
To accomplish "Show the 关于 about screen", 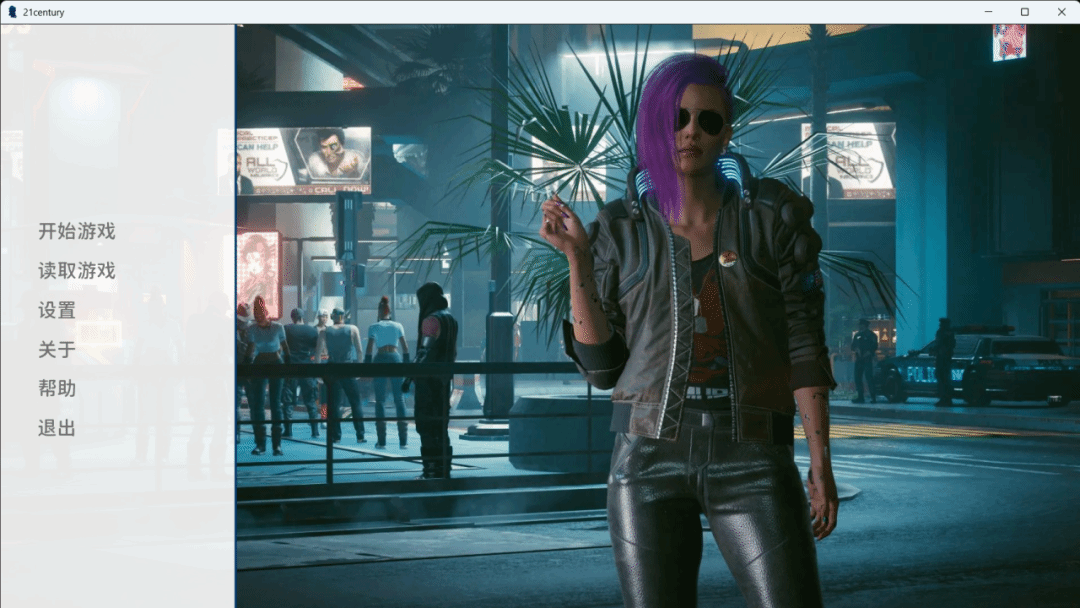I will click(57, 349).
